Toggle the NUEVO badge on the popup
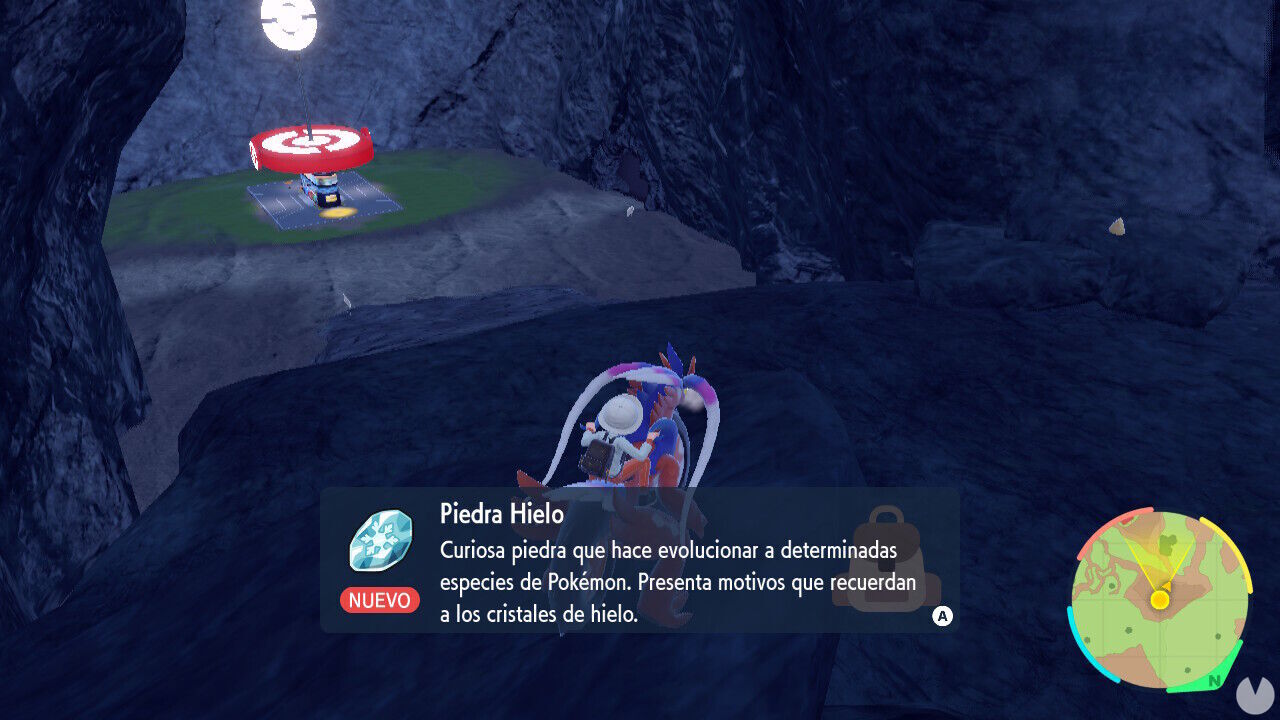Image resolution: width=1280 pixels, height=720 pixels. pyautogui.click(x=380, y=601)
